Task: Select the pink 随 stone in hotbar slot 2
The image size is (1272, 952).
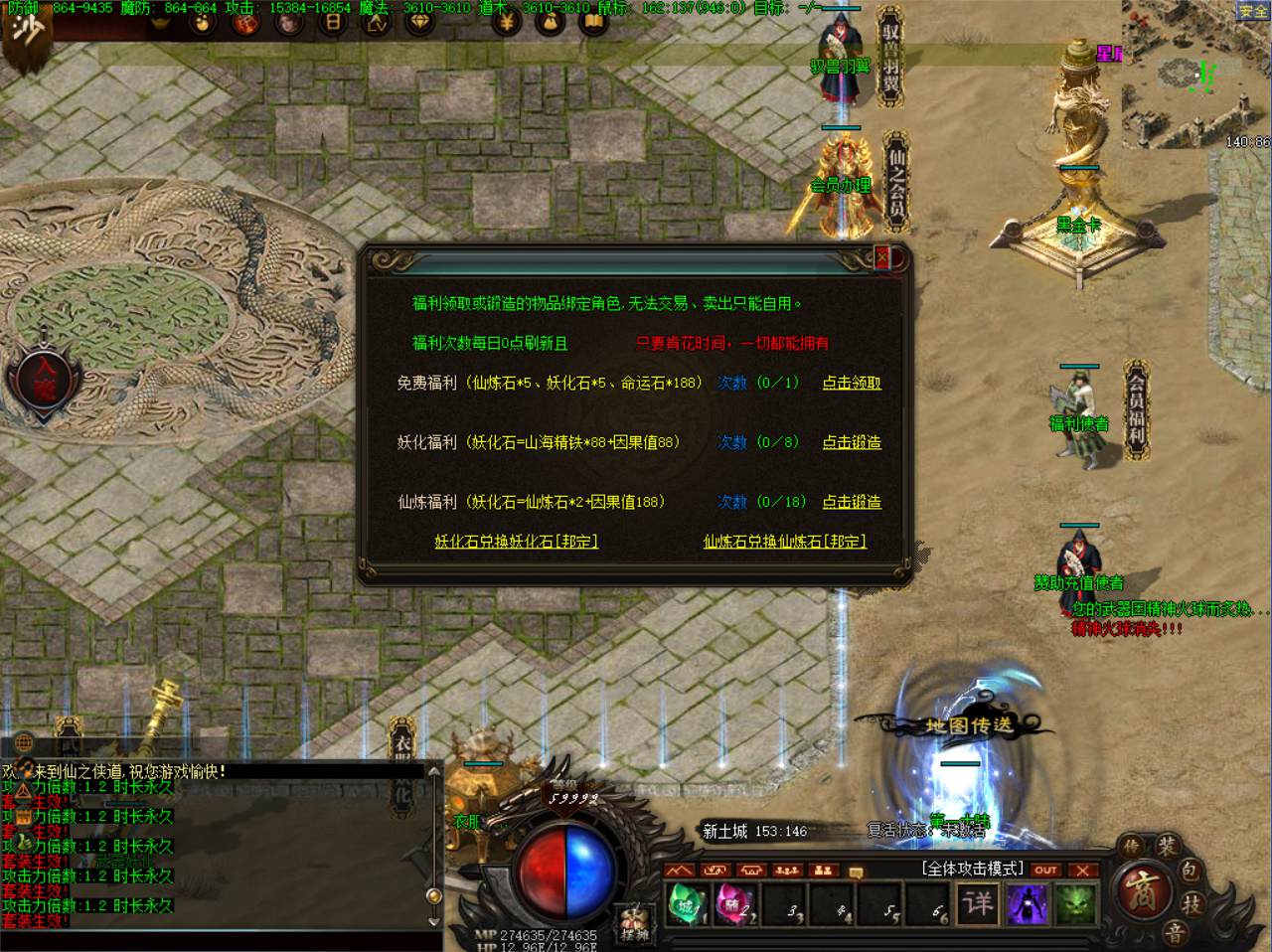Action: point(732,904)
